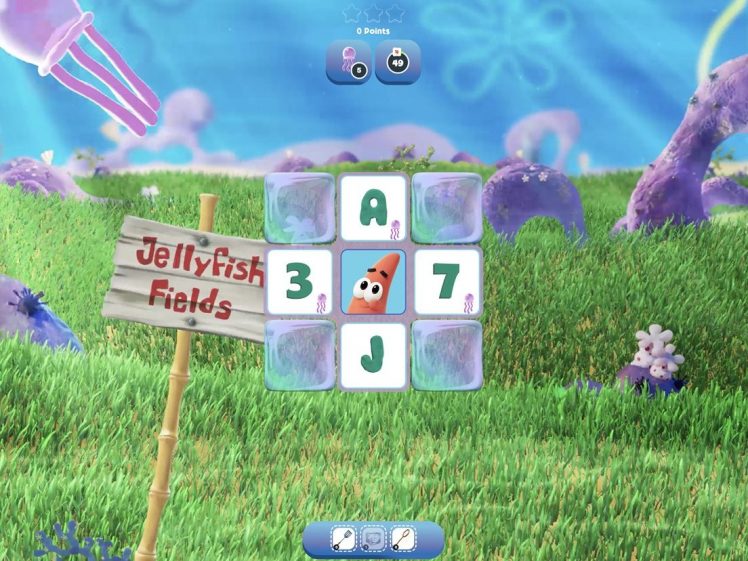The width and height of the screenshot is (748, 561).
Task: Choose the greyed-out middle booster
Action: pos(373,539)
